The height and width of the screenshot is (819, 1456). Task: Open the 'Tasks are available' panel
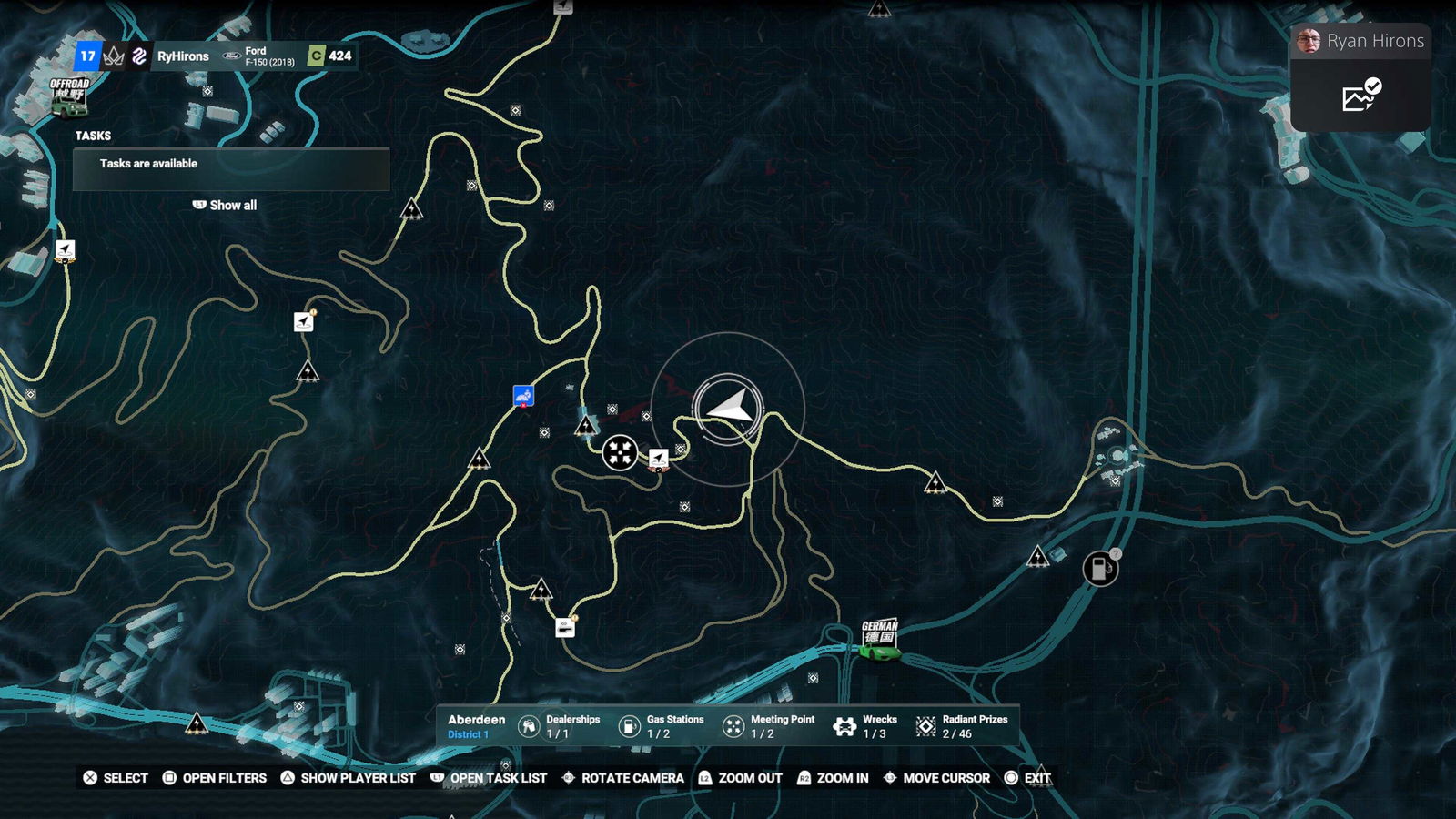pos(231,168)
